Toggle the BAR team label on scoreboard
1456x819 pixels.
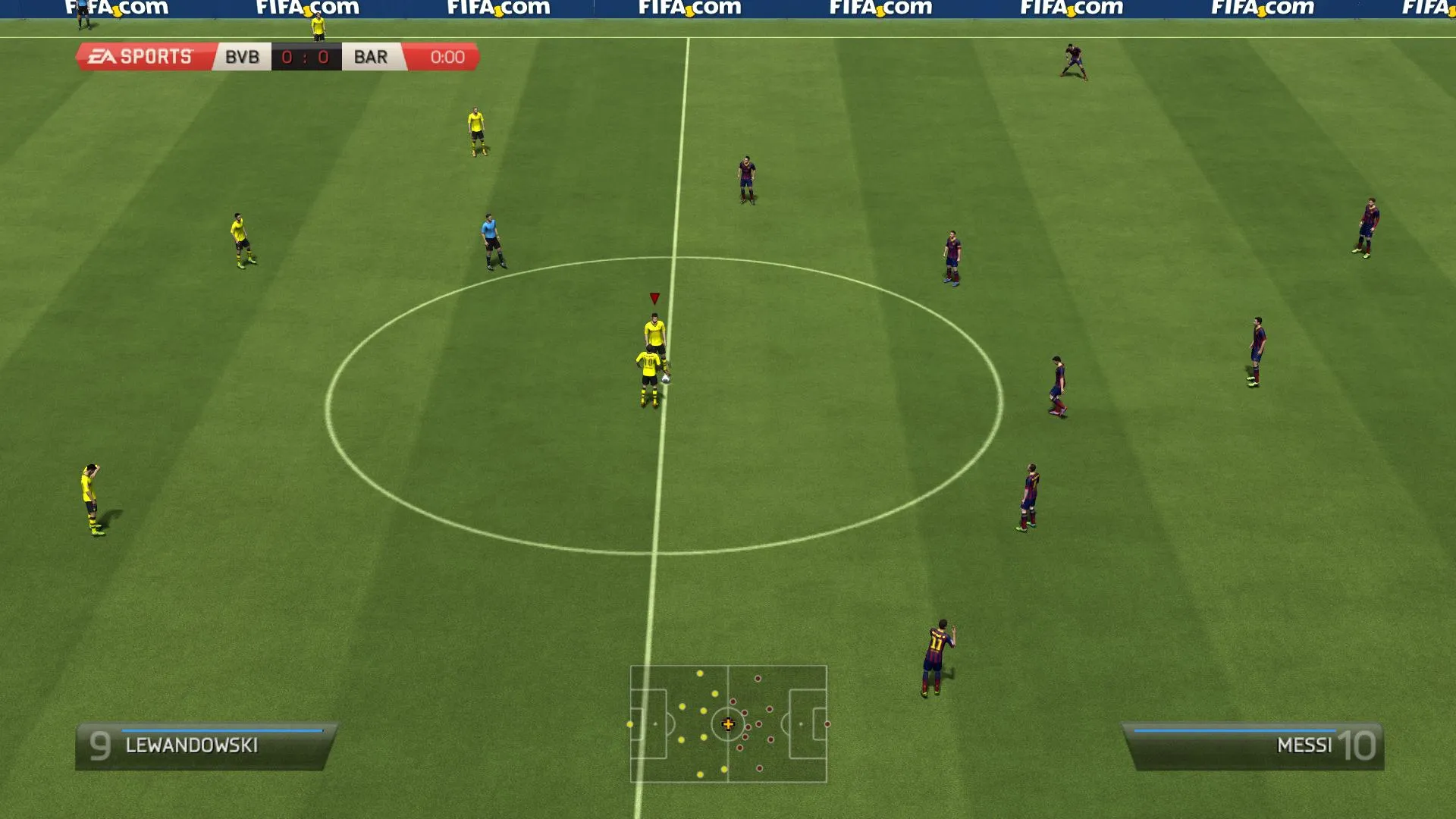369,56
